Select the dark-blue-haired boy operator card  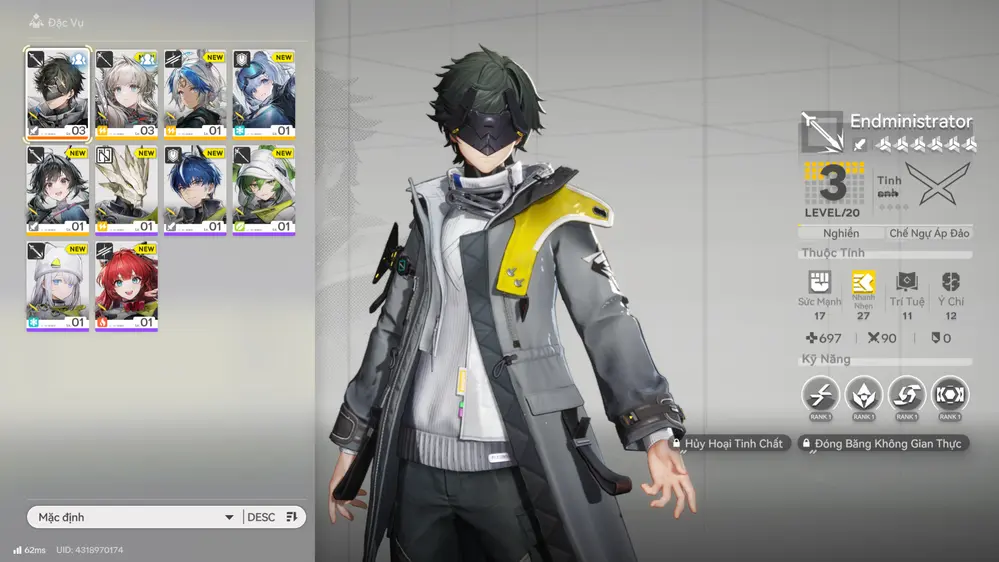point(196,190)
